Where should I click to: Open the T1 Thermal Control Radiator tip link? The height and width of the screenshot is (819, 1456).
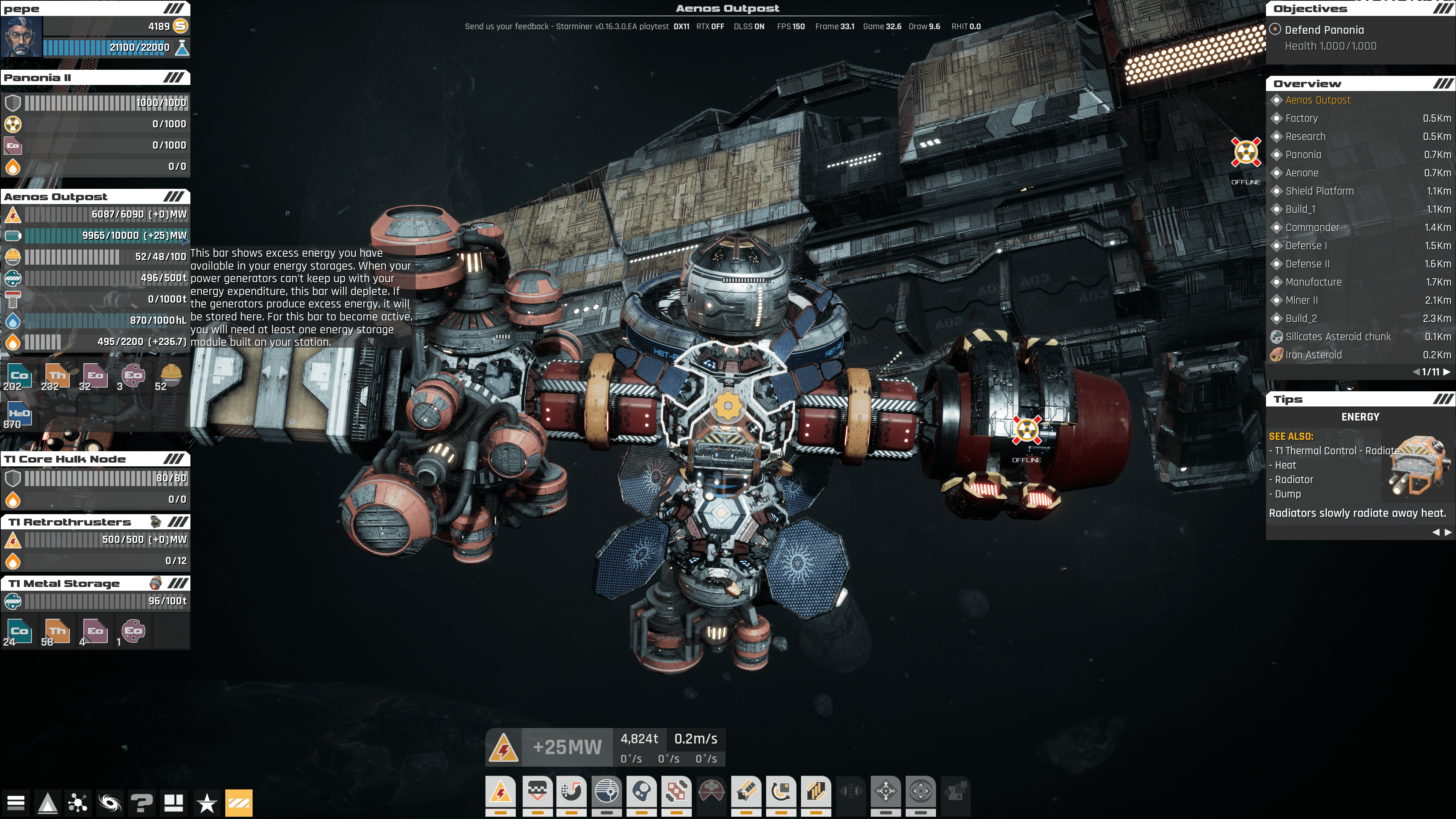(x=1333, y=451)
